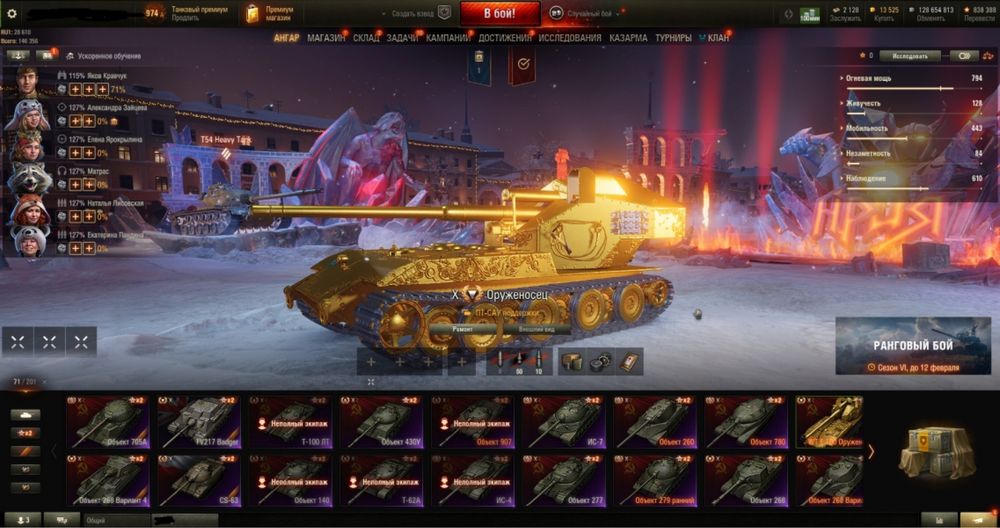This screenshot has width=1000, height=528.
Task: Switch to the СКЛАД tab
Action: click(366, 38)
